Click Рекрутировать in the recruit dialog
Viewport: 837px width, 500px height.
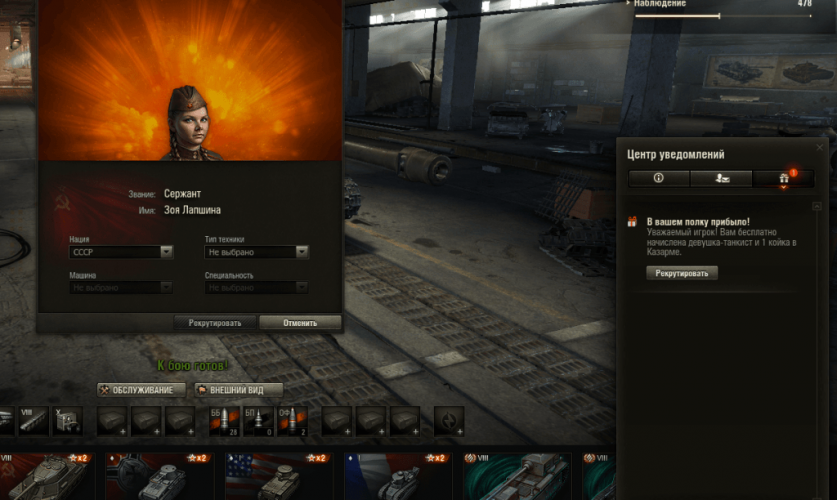click(215, 323)
